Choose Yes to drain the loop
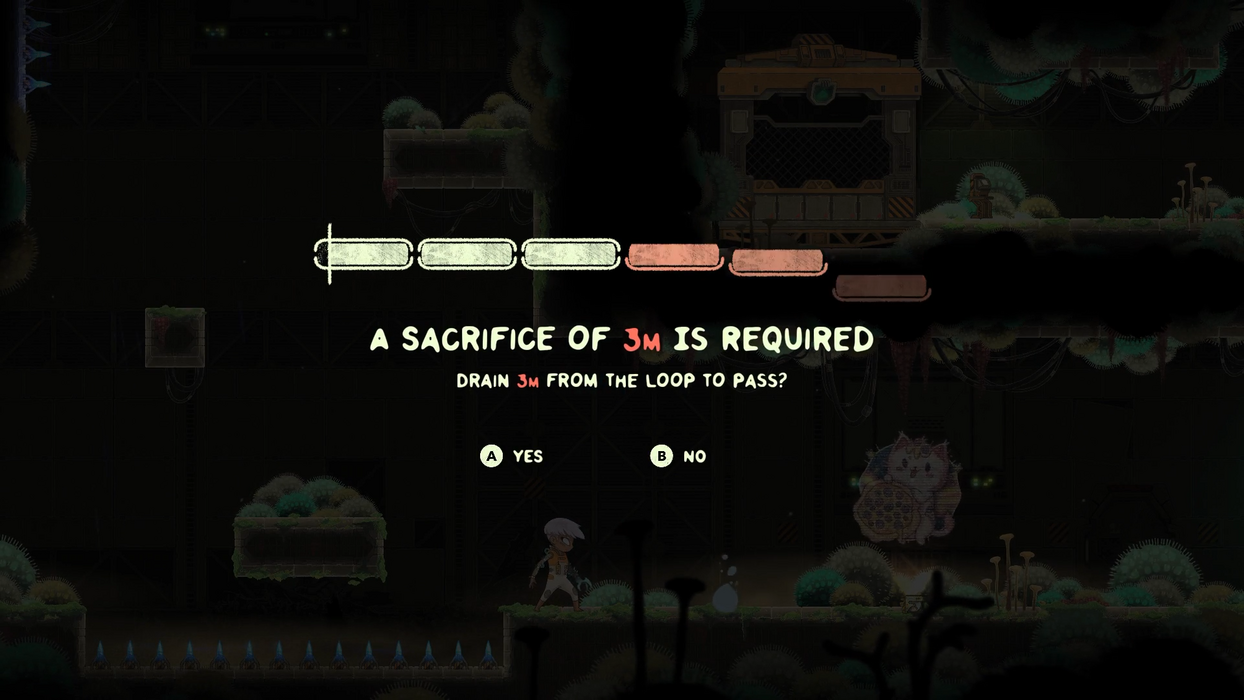The width and height of the screenshot is (1244, 700). [512, 456]
